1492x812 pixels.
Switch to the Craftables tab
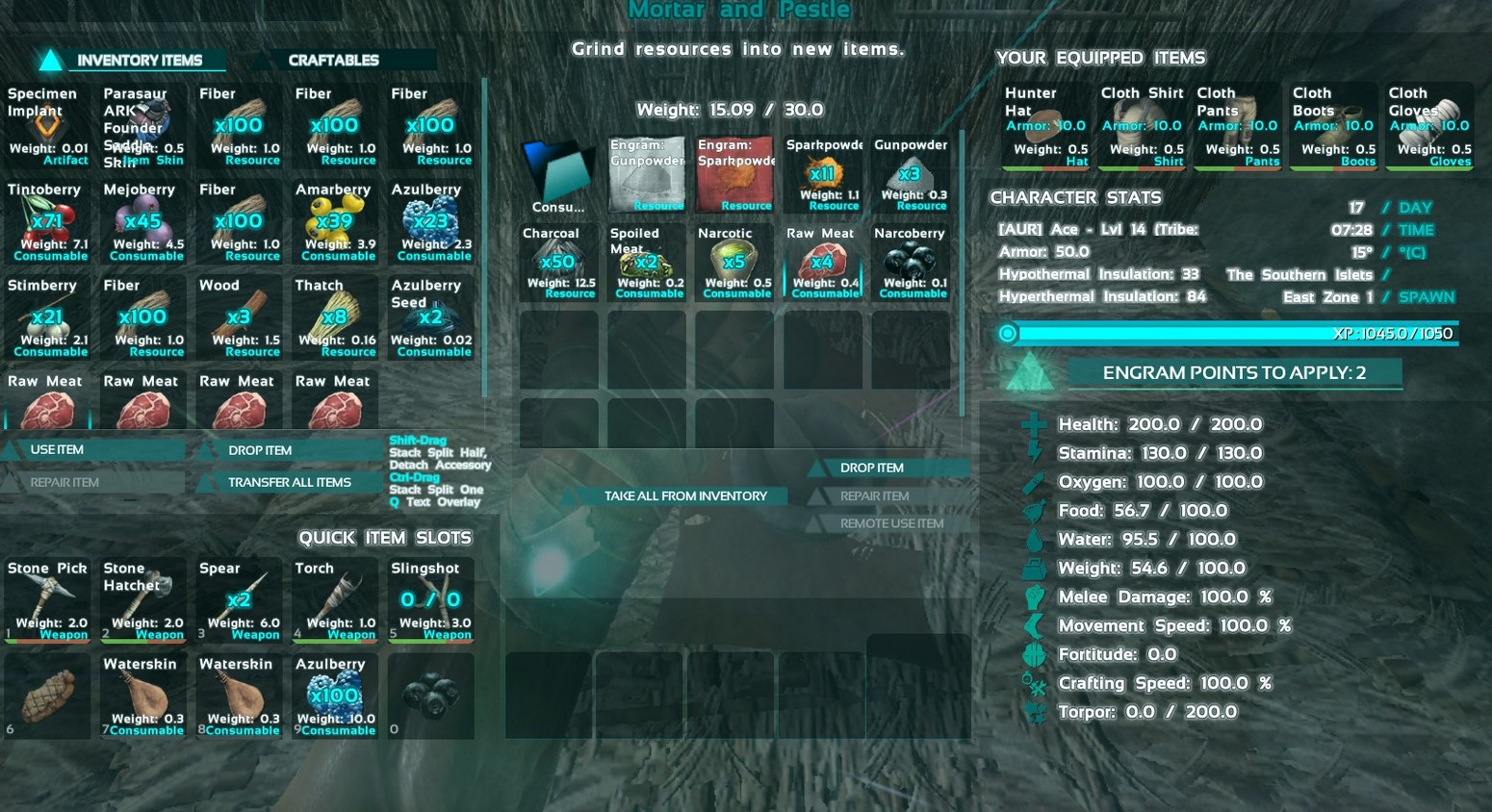tap(333, 60)
